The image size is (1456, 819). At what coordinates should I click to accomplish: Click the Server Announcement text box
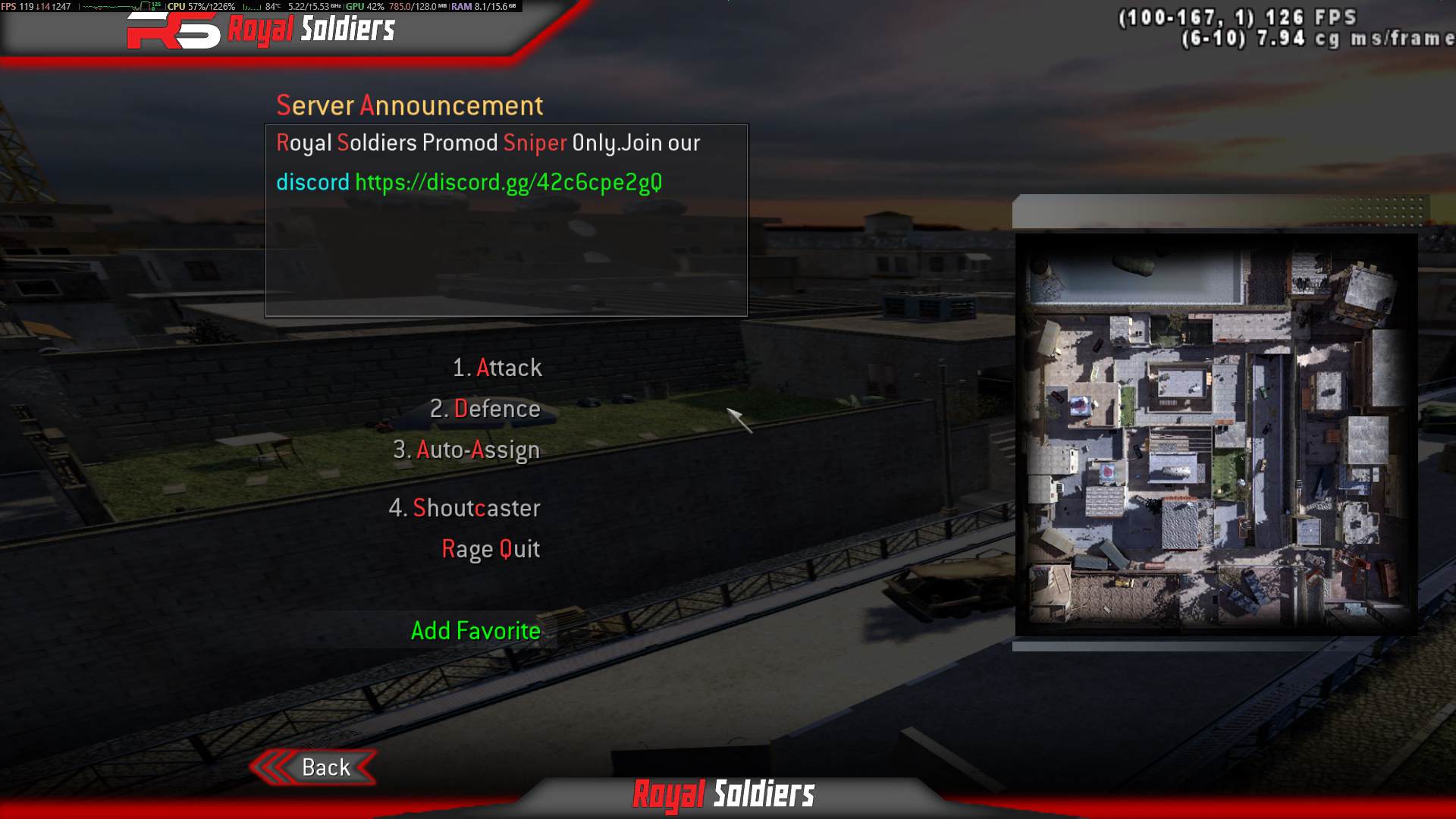pyautogui.click(x=506, y=221)
